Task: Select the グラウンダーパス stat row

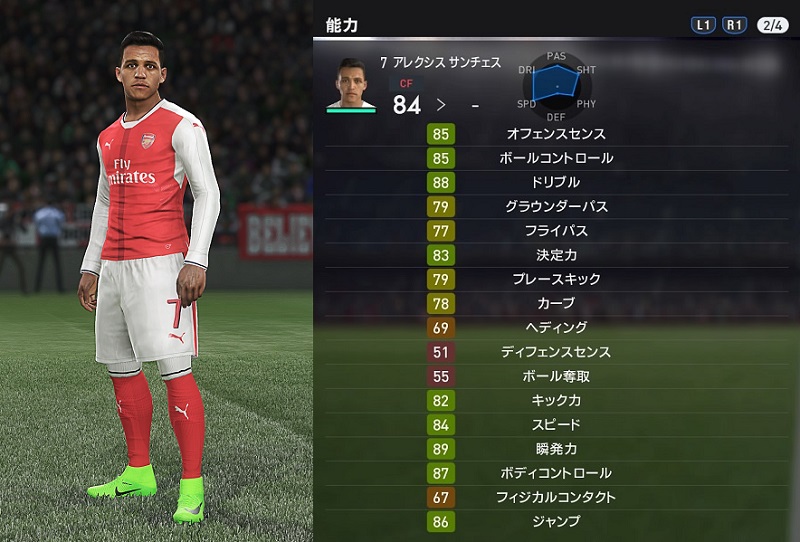Action: click(x=555, y=207)
